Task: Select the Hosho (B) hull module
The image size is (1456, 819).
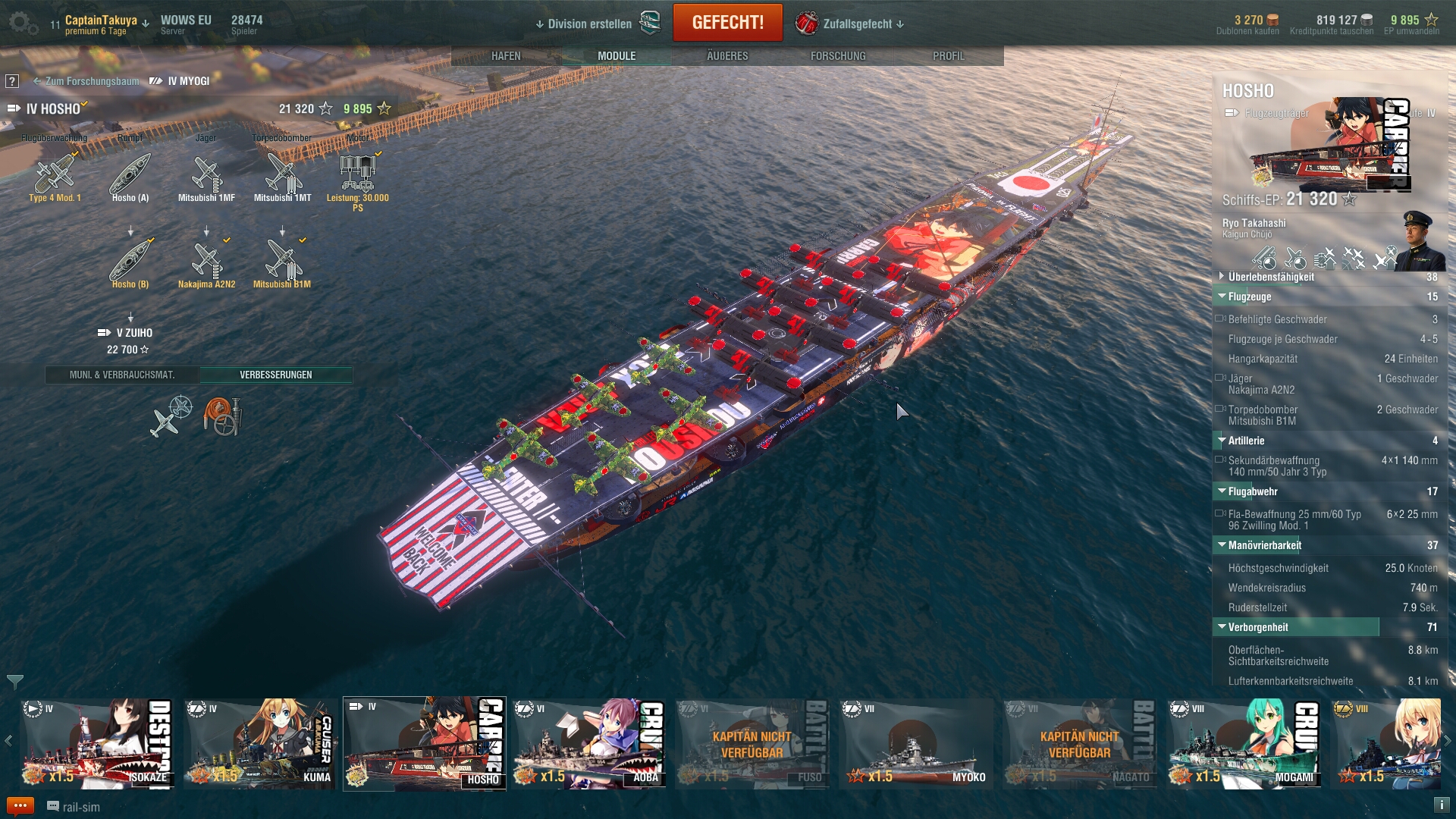Action: [x=130, y=263]
